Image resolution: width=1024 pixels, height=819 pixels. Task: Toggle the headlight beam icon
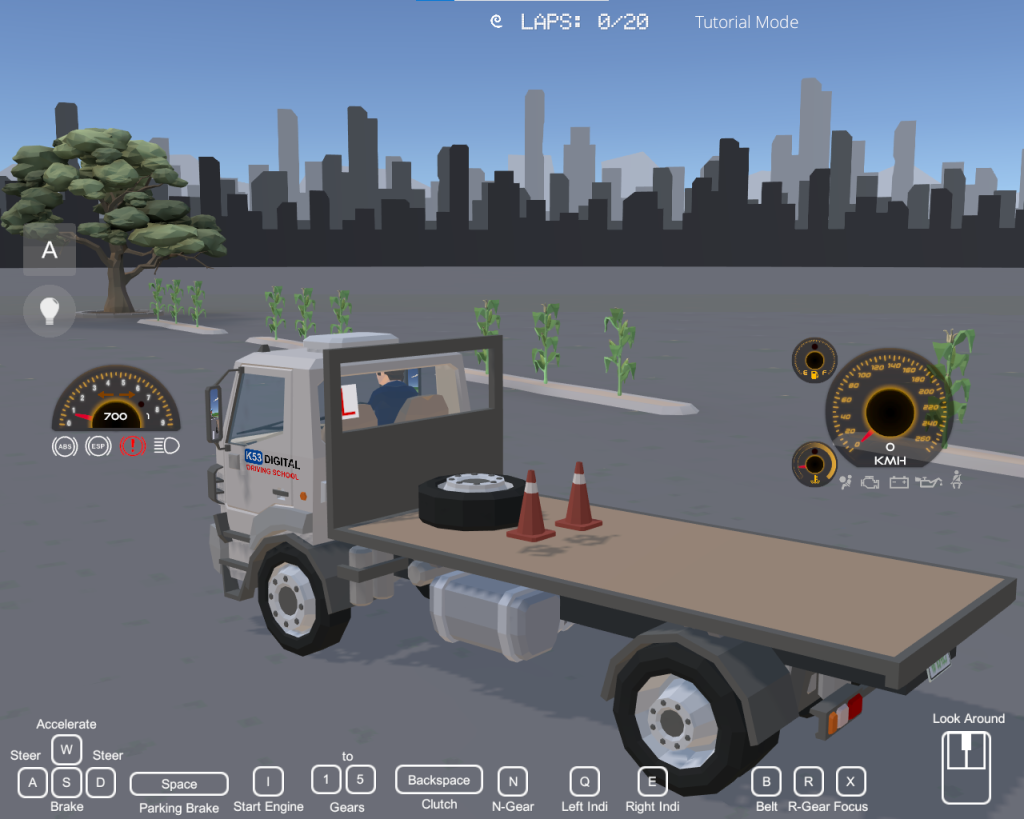[x=167, y=446]
